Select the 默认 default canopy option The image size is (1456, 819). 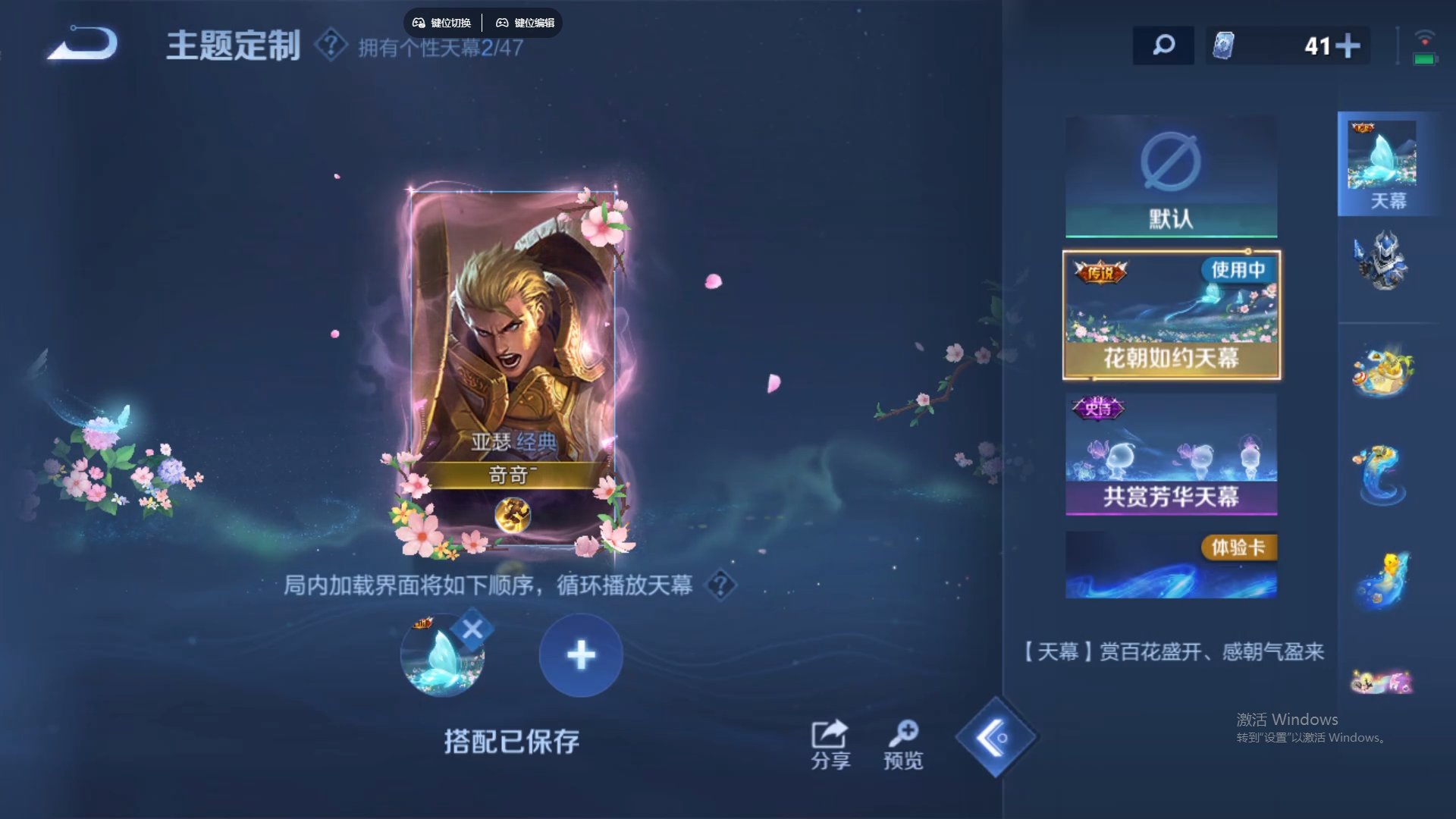coord(1170,177)
